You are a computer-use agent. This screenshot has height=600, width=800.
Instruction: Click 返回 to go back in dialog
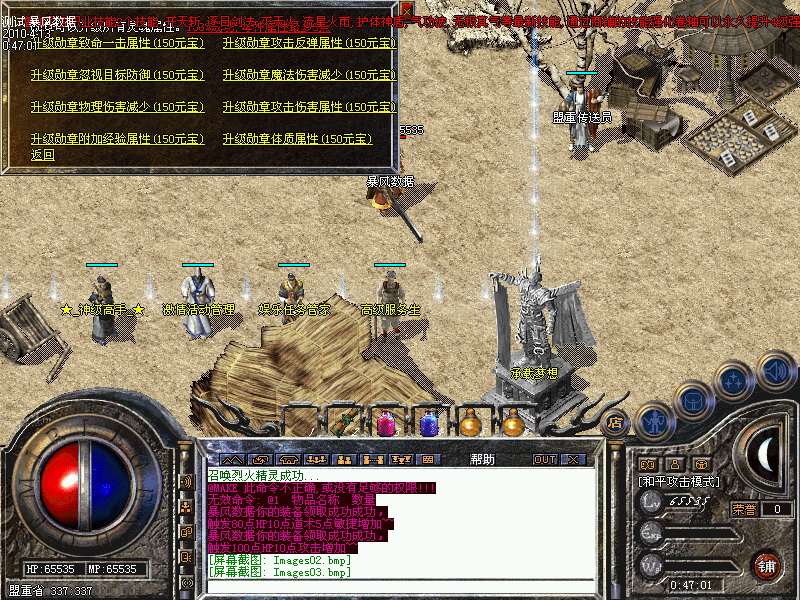point(43,155)
